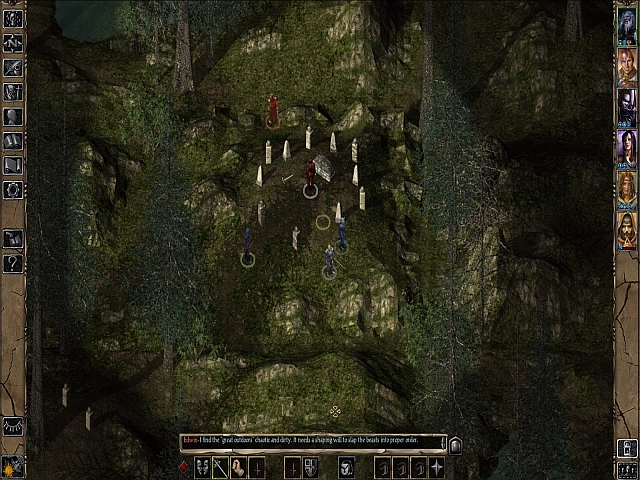Open the priest scroll screen

13,165
